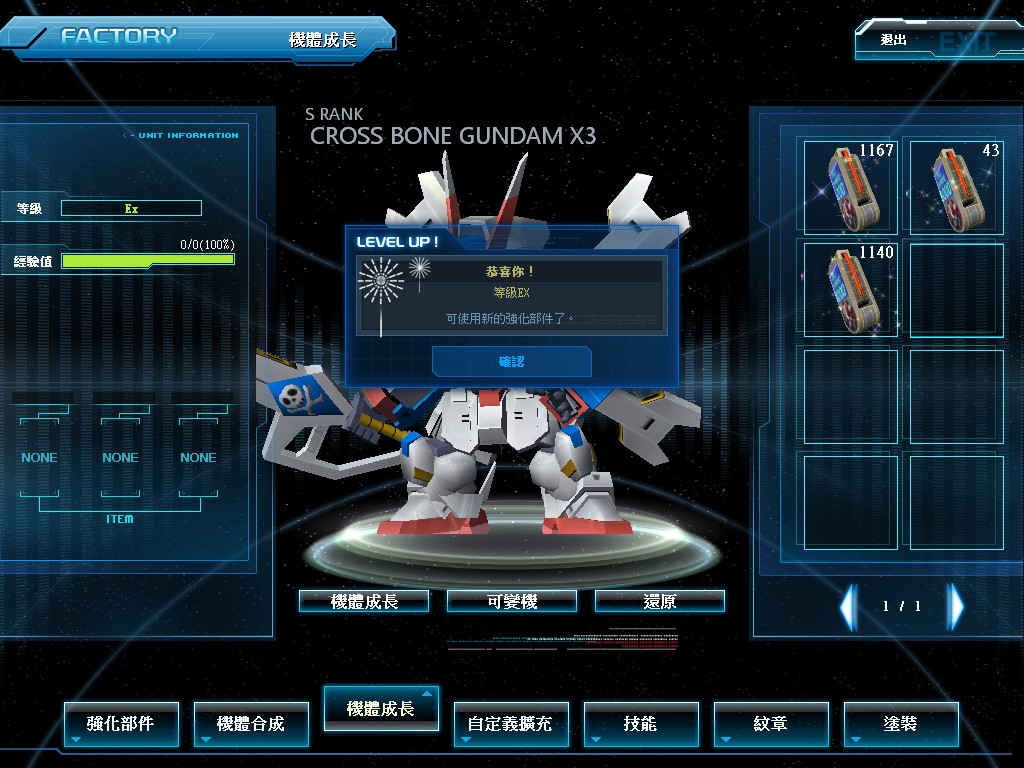This screenshot has height=768, width=1024.
Task: Open the 技能 skills tab
Action: click(641, 723)
